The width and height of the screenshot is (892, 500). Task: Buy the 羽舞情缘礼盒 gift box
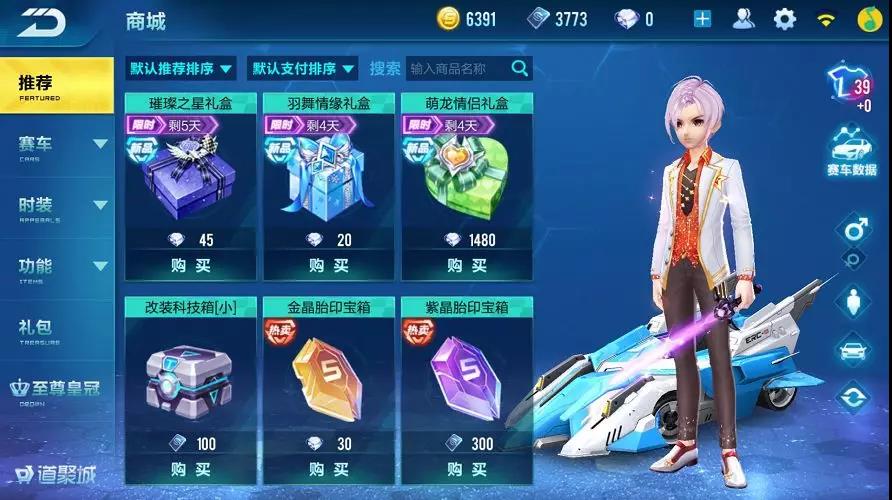point(329,265)
